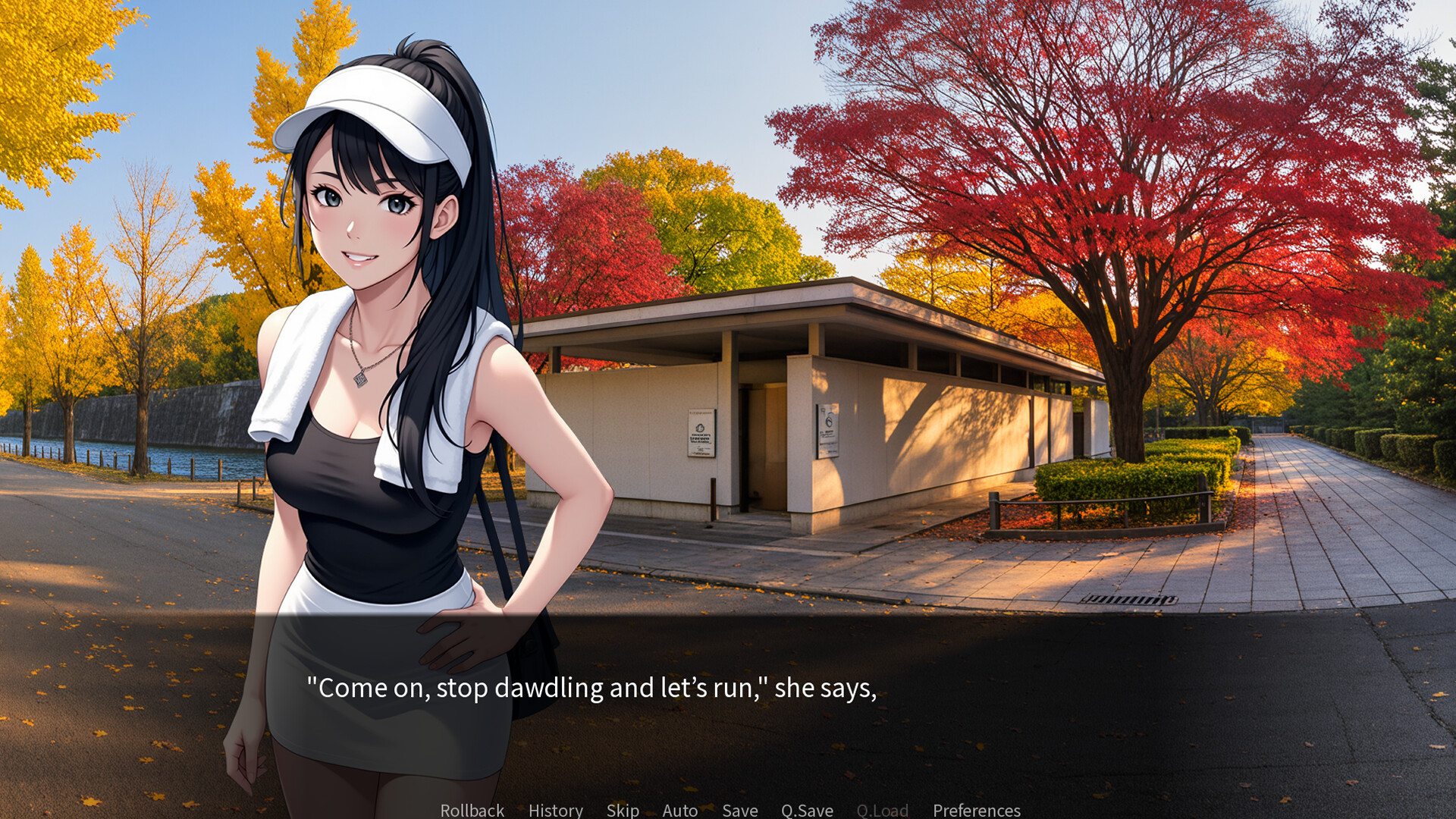Enable Skip mode in the quick menu
The width and height of the screenshot is (1456, 819).
(622, 810)
